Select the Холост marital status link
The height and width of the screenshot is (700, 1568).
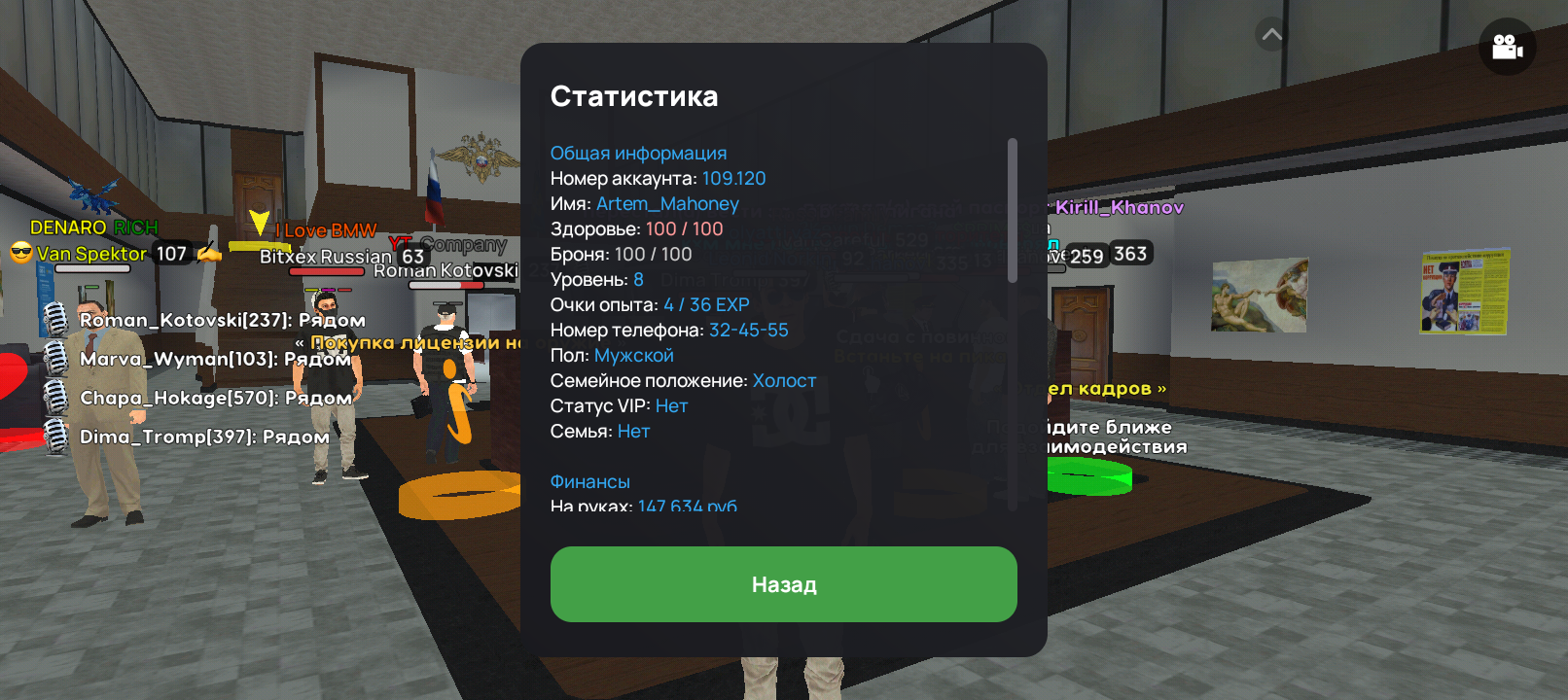(x=784, y=380)
